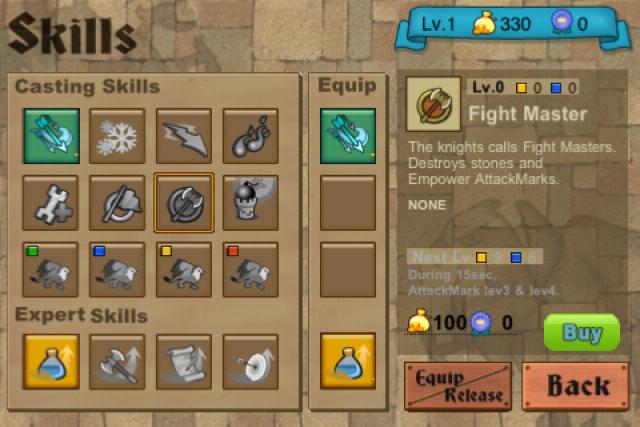
Task: Buy the Fight Master skill
Action: point(581,332)
